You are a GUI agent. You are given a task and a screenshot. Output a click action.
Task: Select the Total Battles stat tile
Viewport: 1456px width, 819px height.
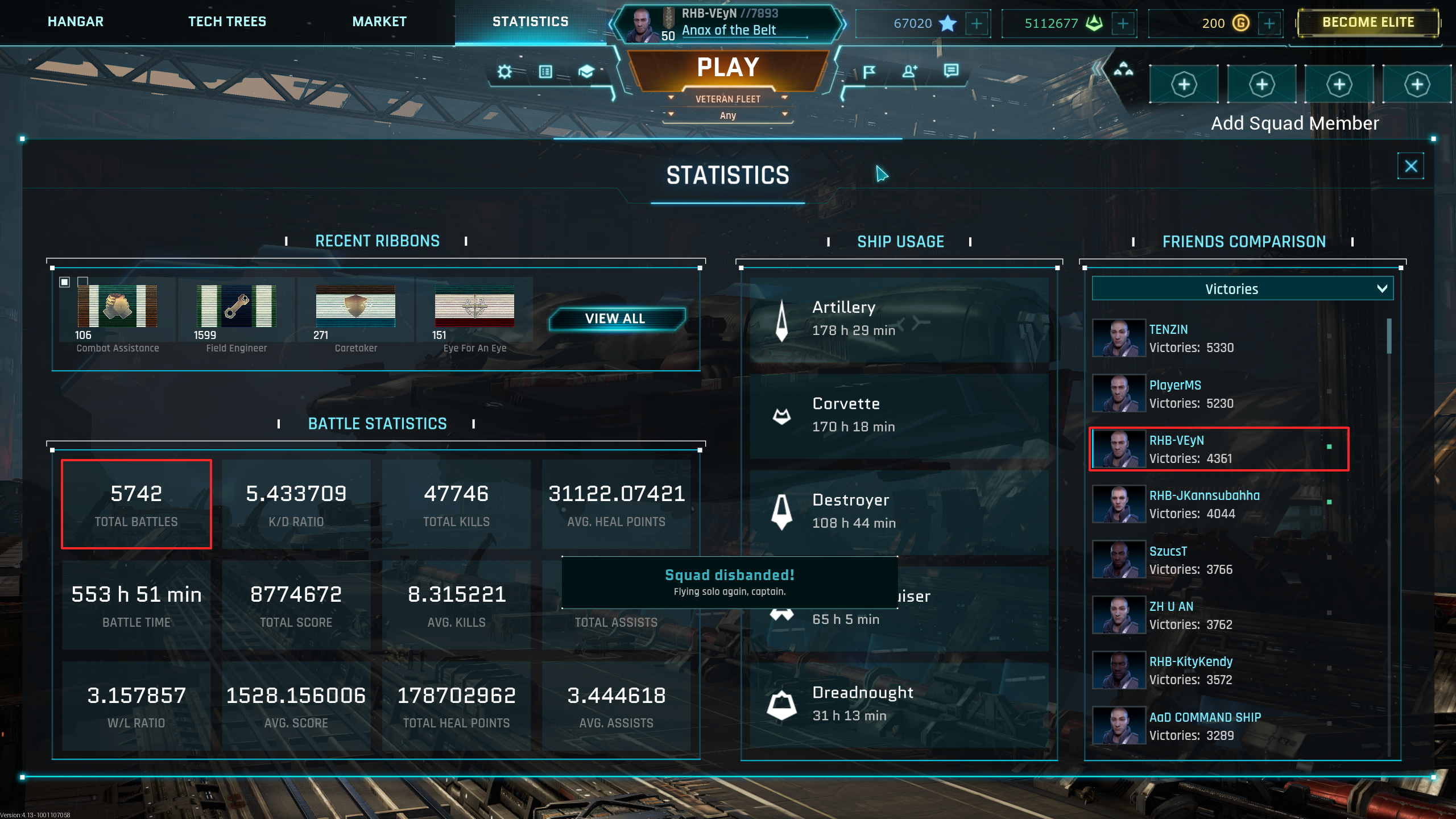pos(136,504)
